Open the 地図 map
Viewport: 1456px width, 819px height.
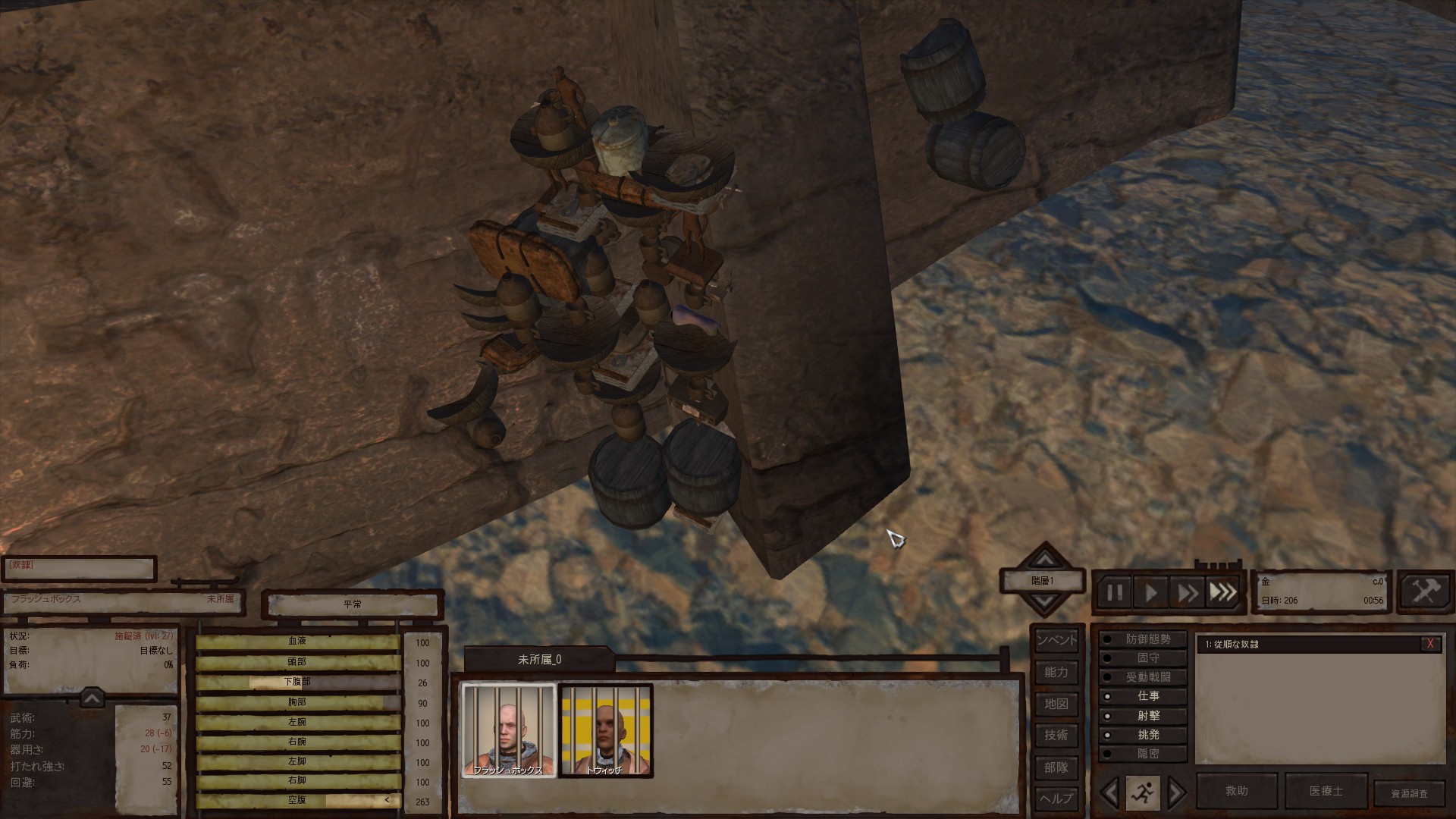point(1056,704)
